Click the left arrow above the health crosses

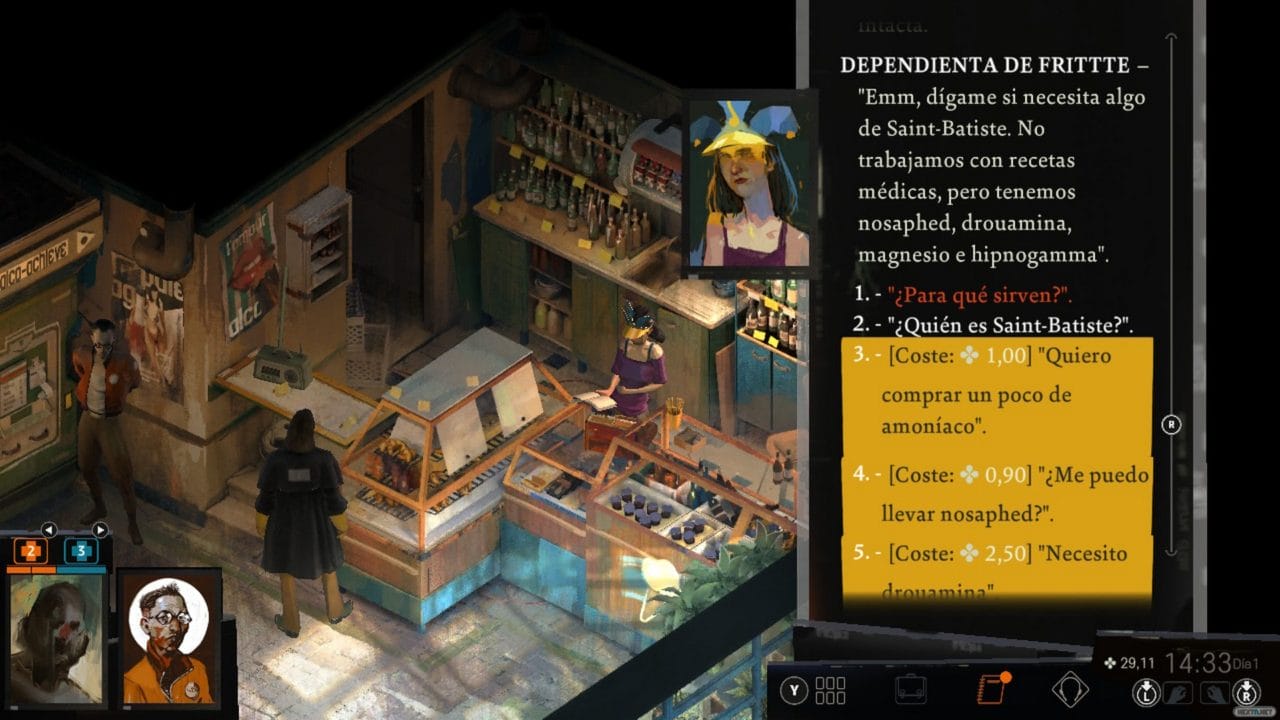tap(49, 528)
